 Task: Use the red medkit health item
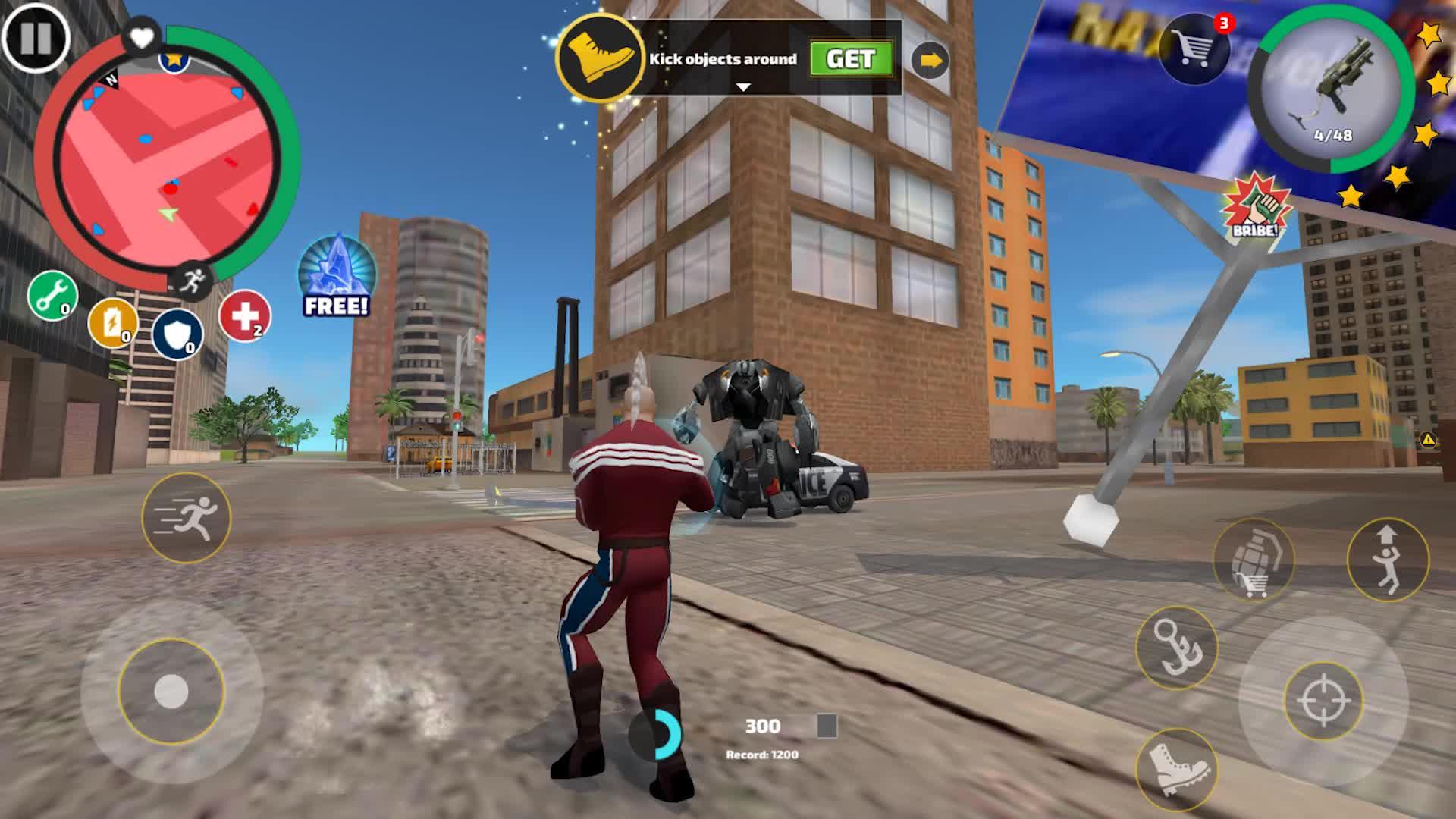click(245, 315)
